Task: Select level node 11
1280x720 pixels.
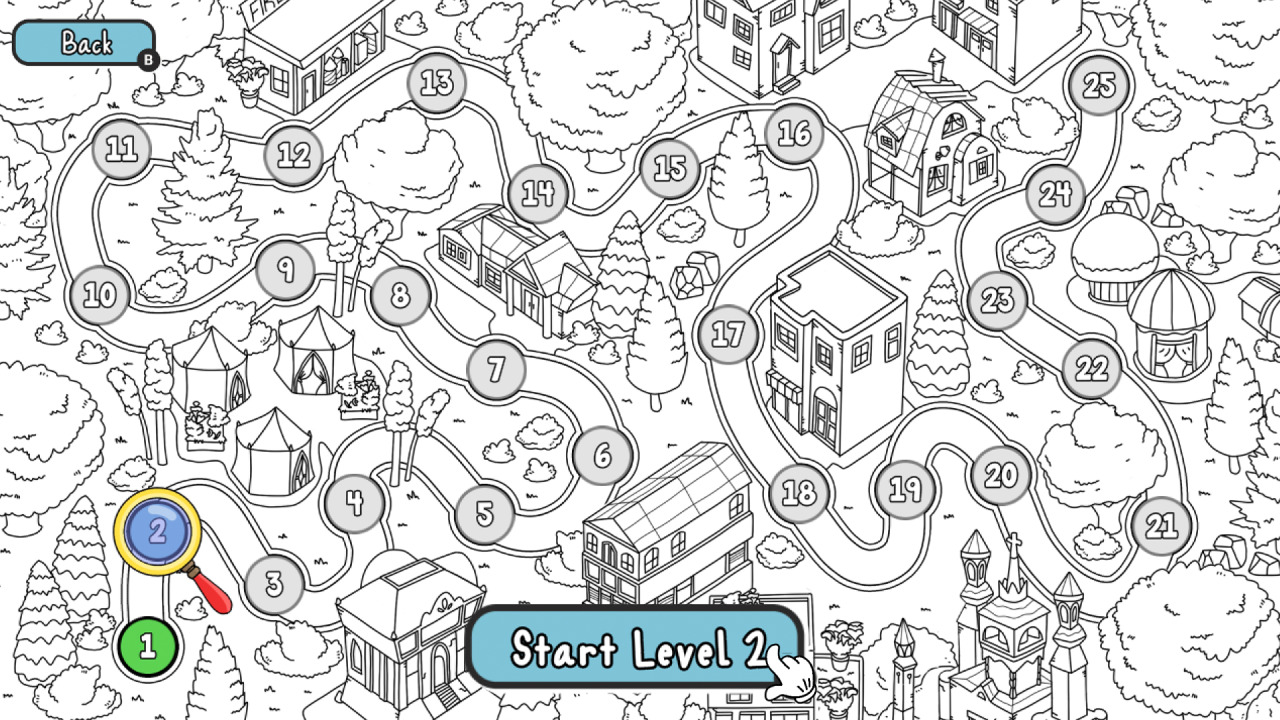Action: 121,148
